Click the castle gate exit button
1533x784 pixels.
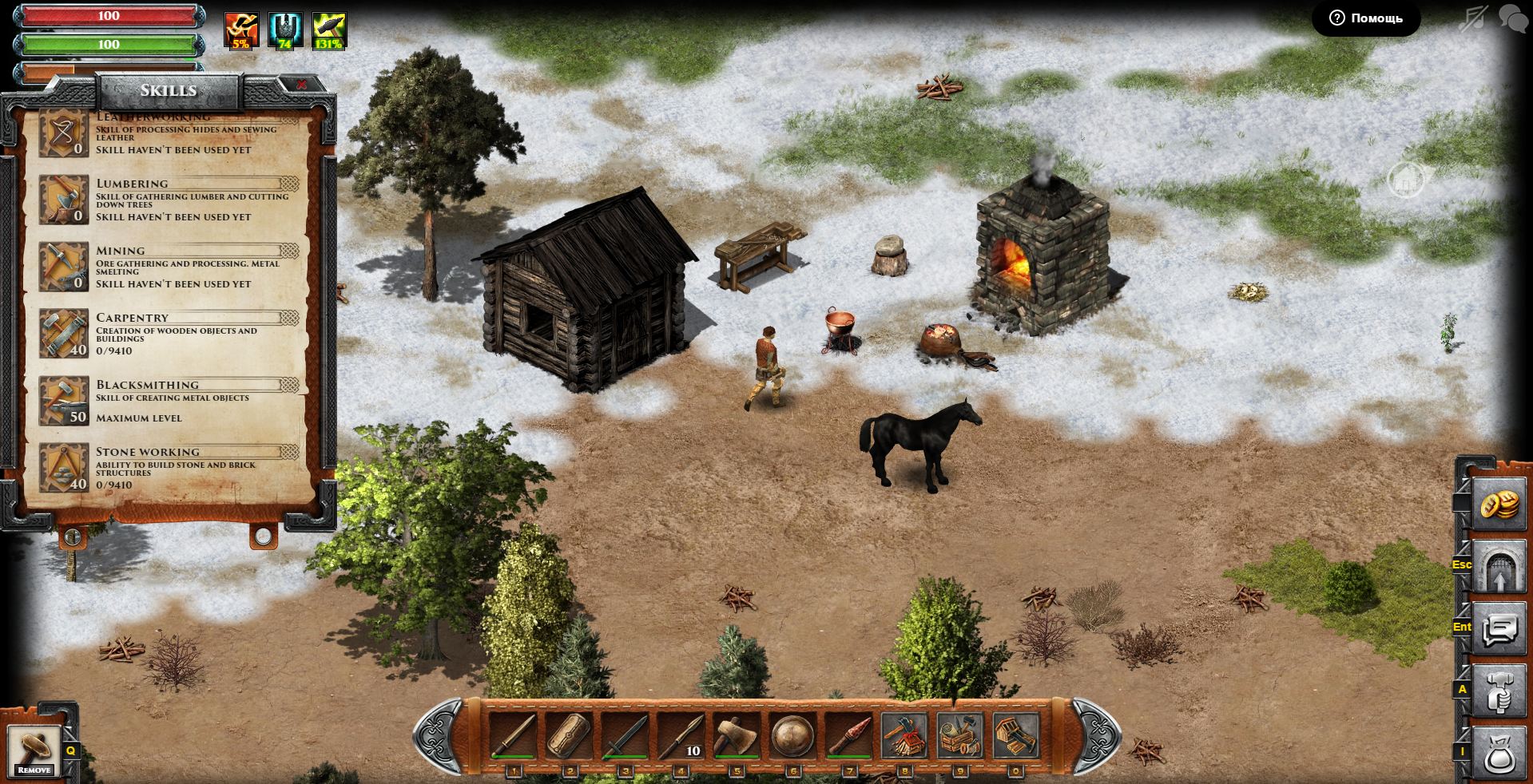(x=1499, y=568)
